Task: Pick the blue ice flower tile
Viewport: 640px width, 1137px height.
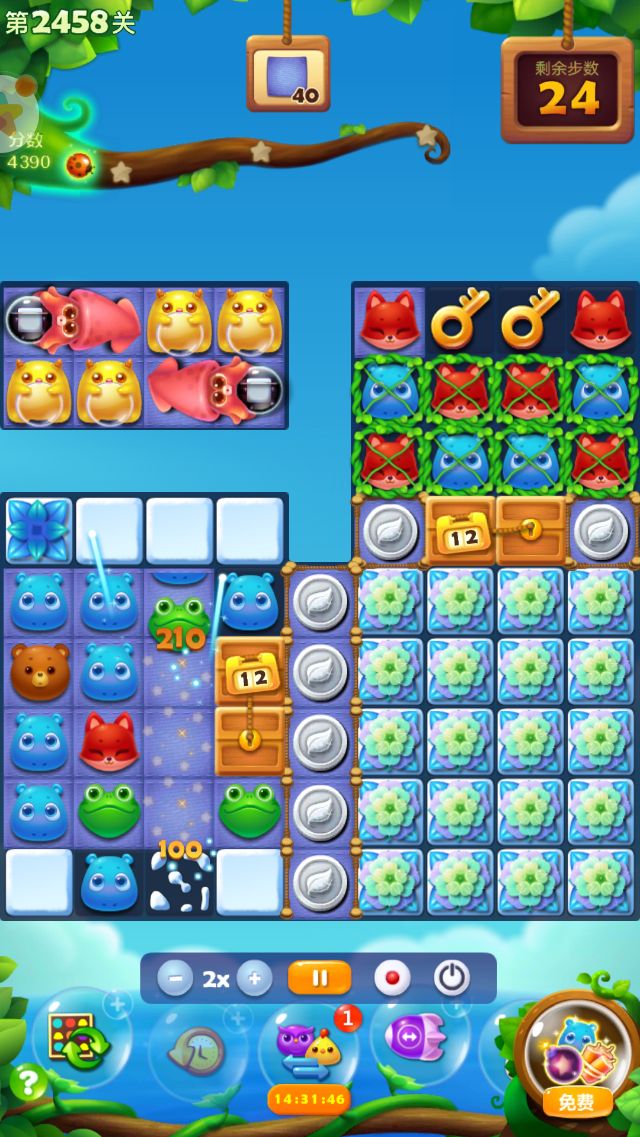Action: coord(40,530)
